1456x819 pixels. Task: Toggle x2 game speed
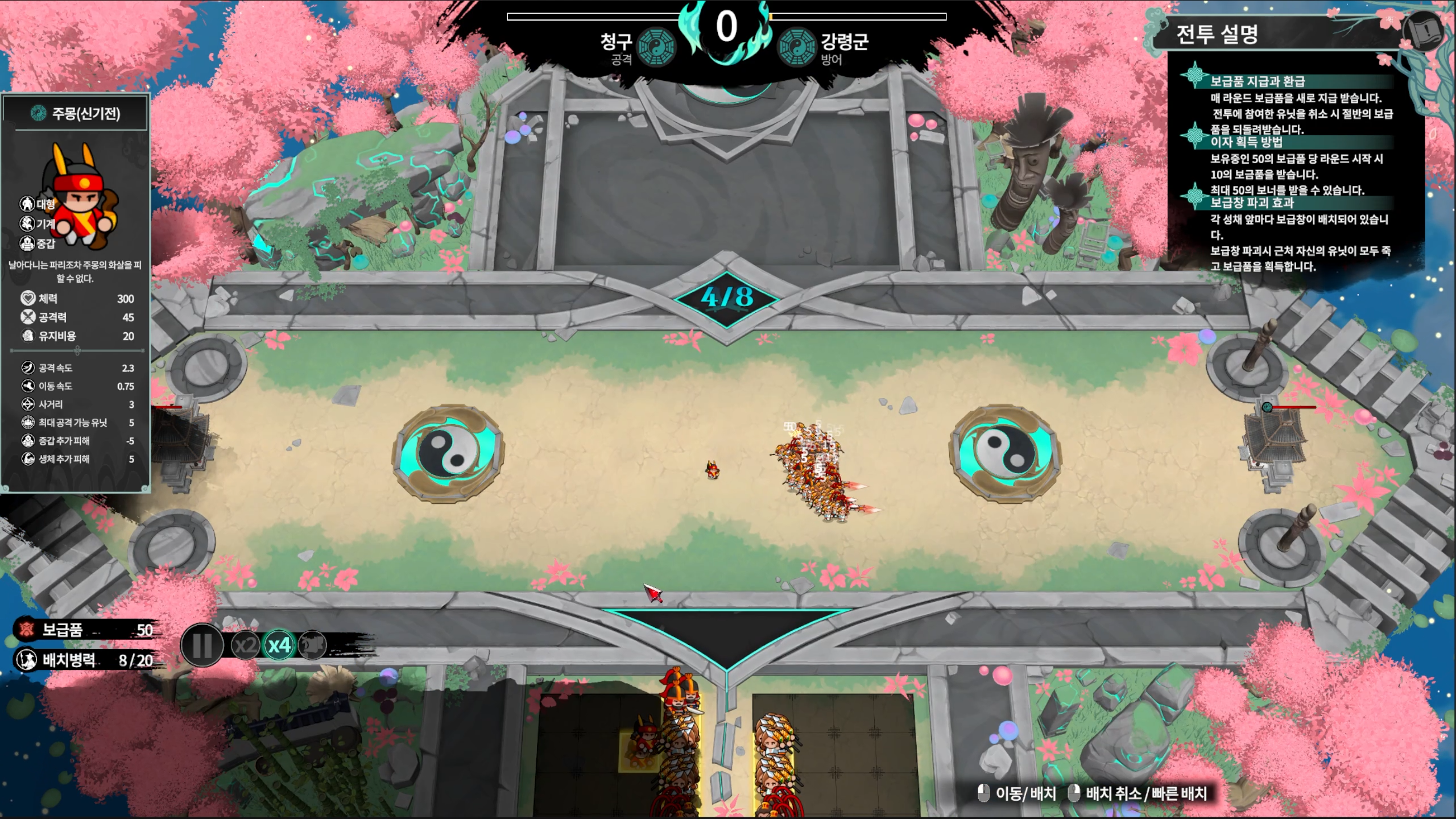tap(246, 646)
